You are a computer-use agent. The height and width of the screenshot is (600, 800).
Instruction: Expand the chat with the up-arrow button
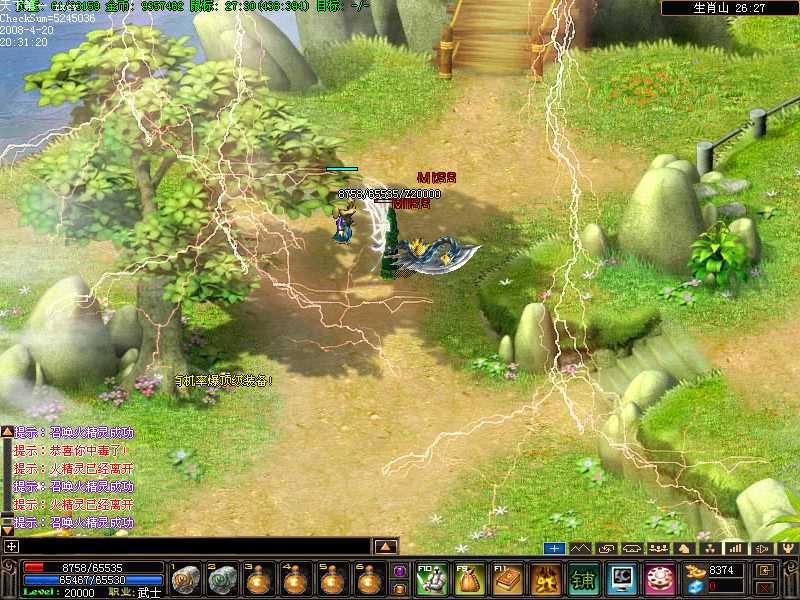pos(386,547)
